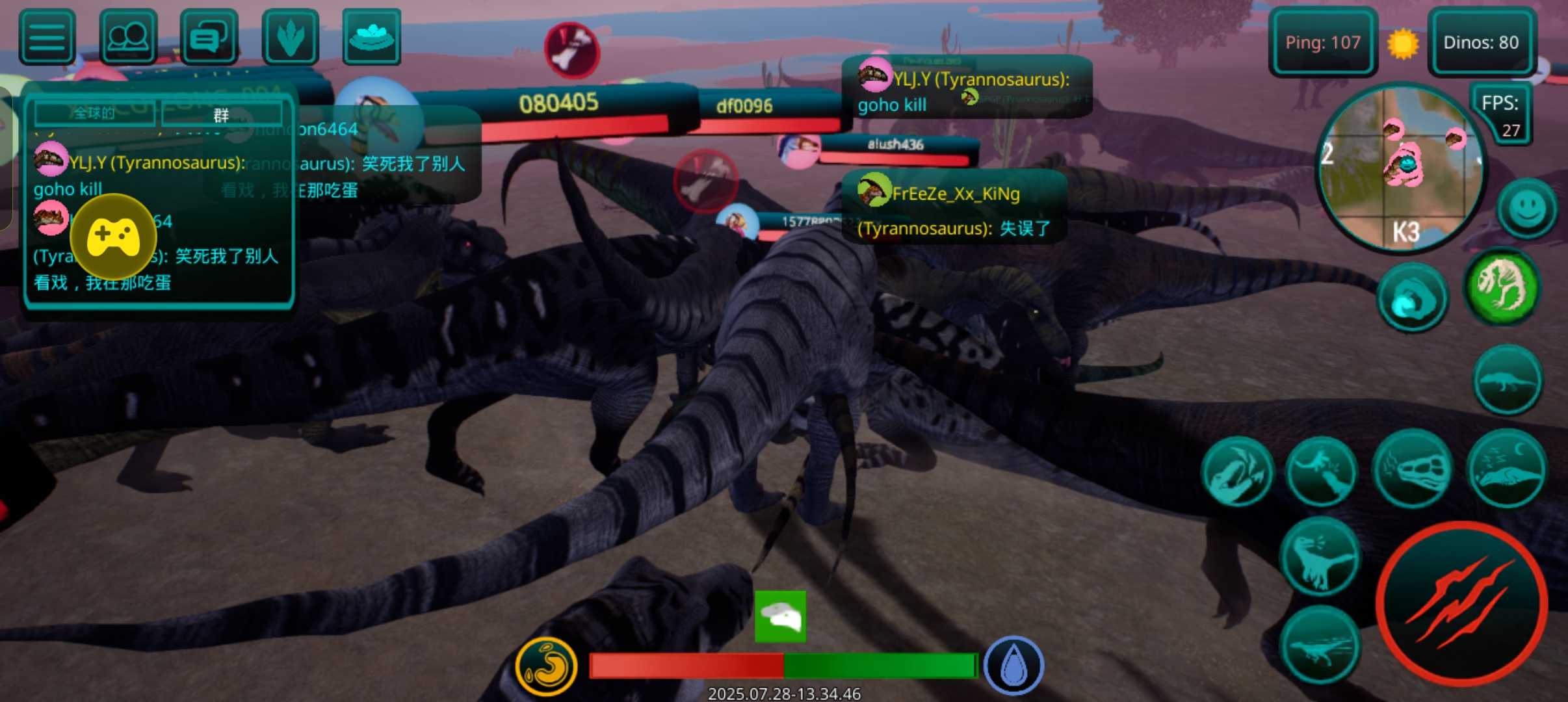Activate the calling raptor button

(x=1320, y=556)
